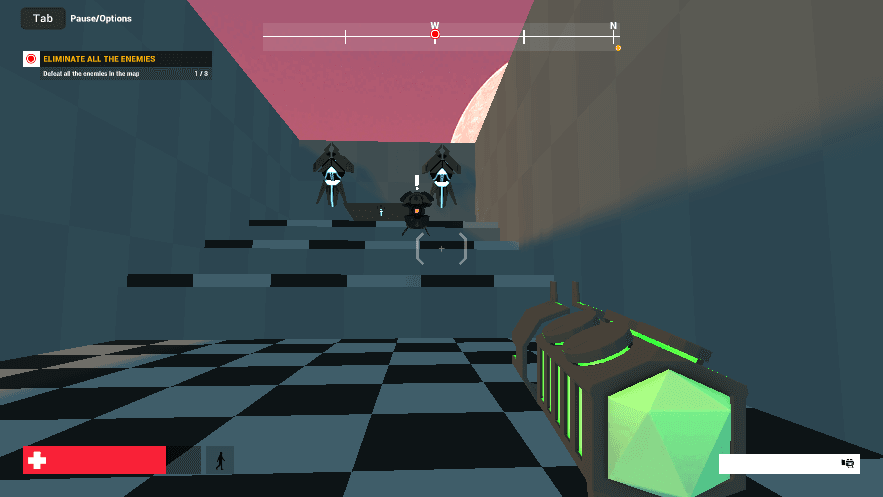Image resolution: width=883 pixels, height=497 pixels.
Task: Select the weapon icon on ammo bar
Action: click(848, 463)
